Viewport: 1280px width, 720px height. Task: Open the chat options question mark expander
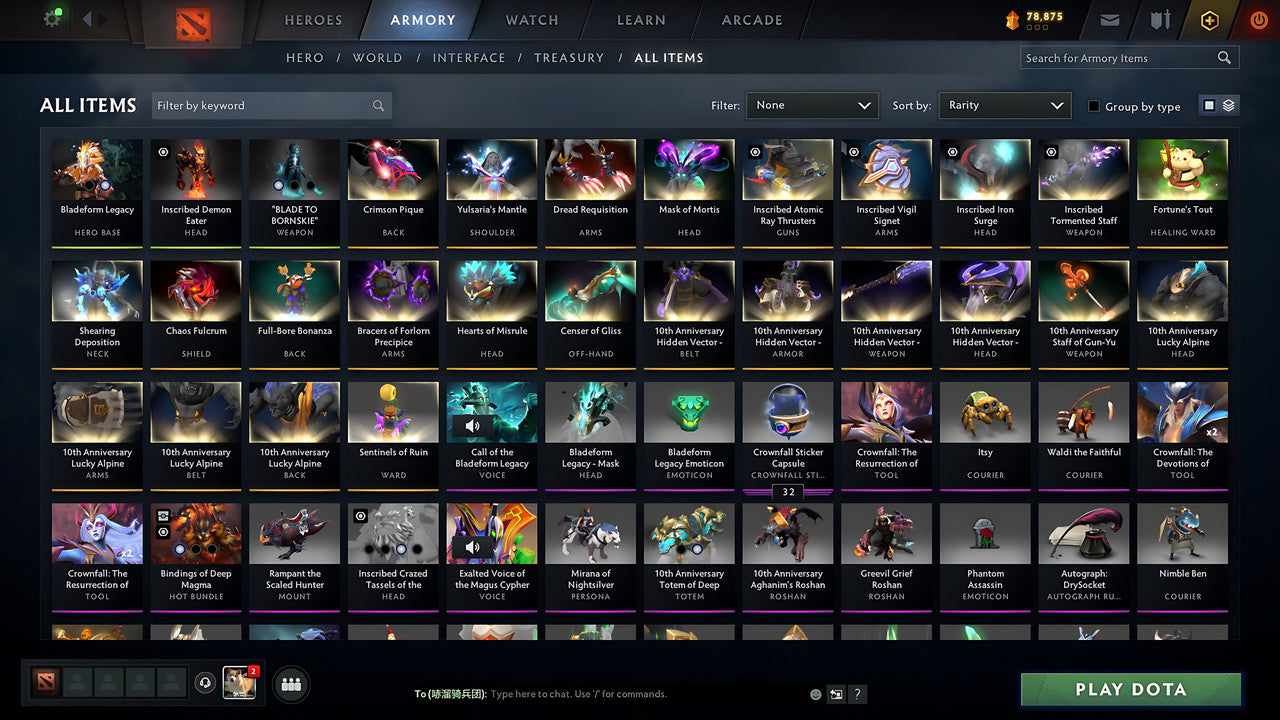coord(857,694)
